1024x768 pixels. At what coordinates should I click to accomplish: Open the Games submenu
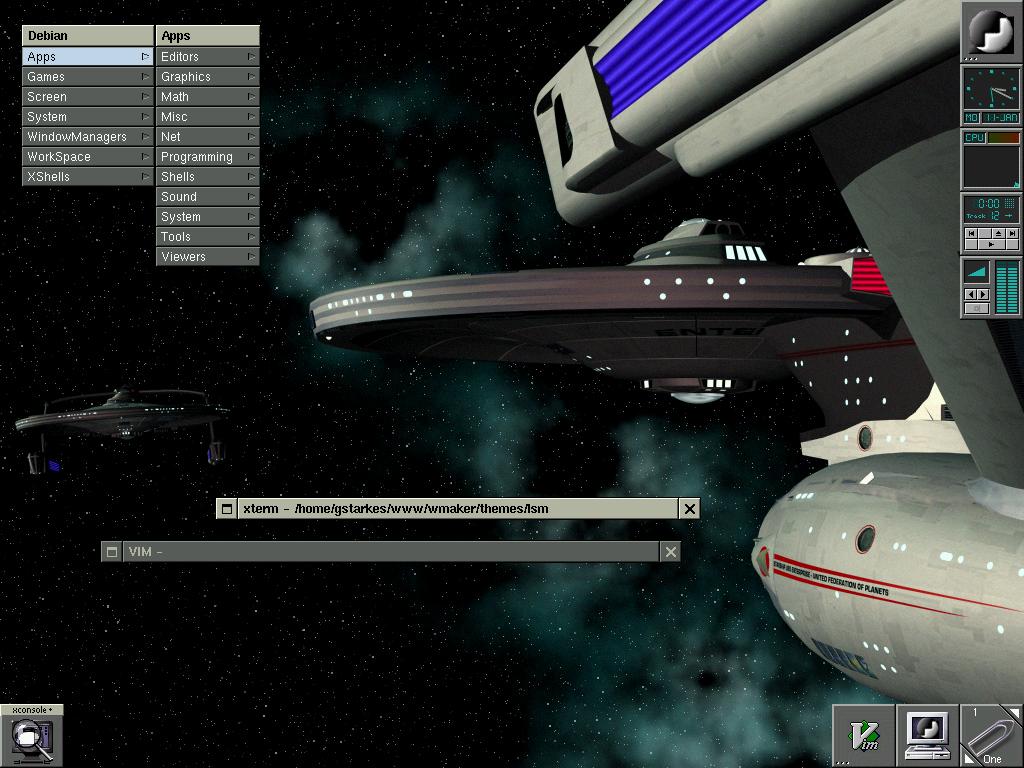[x=87, y=77]
